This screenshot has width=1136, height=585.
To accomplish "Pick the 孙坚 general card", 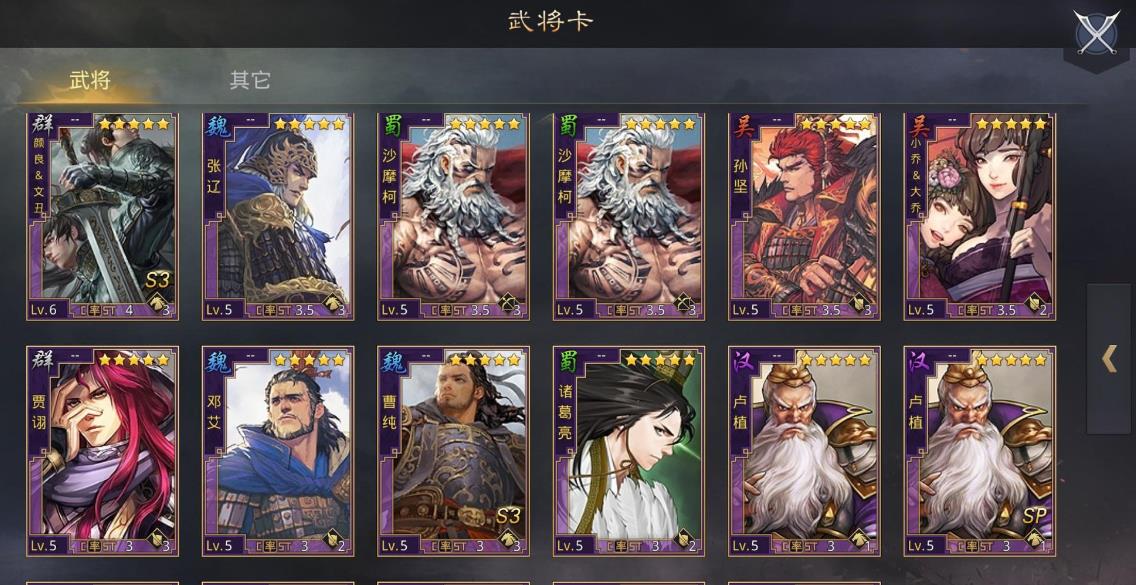I will (804, 216).
